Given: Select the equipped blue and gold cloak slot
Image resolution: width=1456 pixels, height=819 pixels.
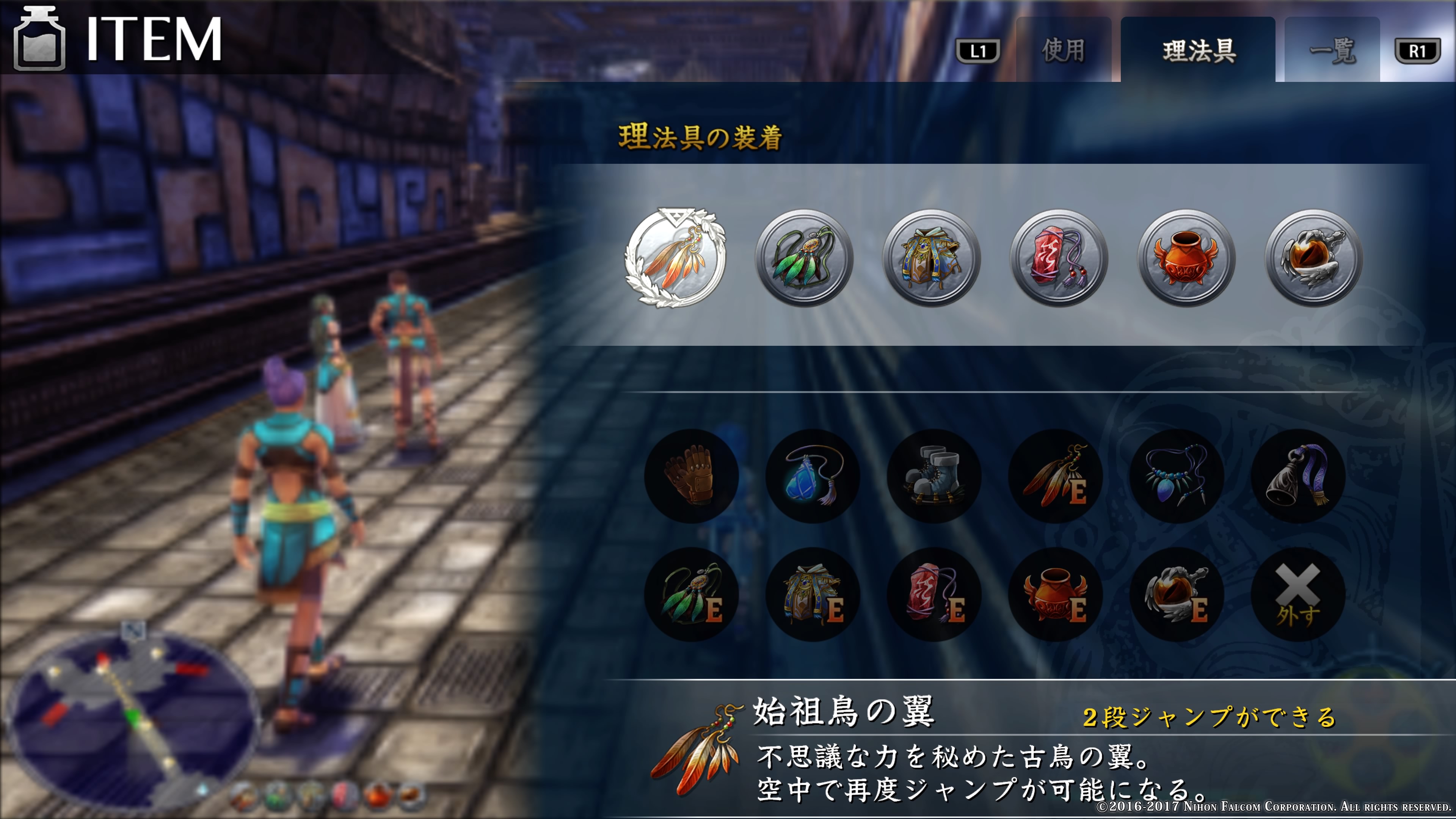Looking at the screenshot, I should 932,258.
